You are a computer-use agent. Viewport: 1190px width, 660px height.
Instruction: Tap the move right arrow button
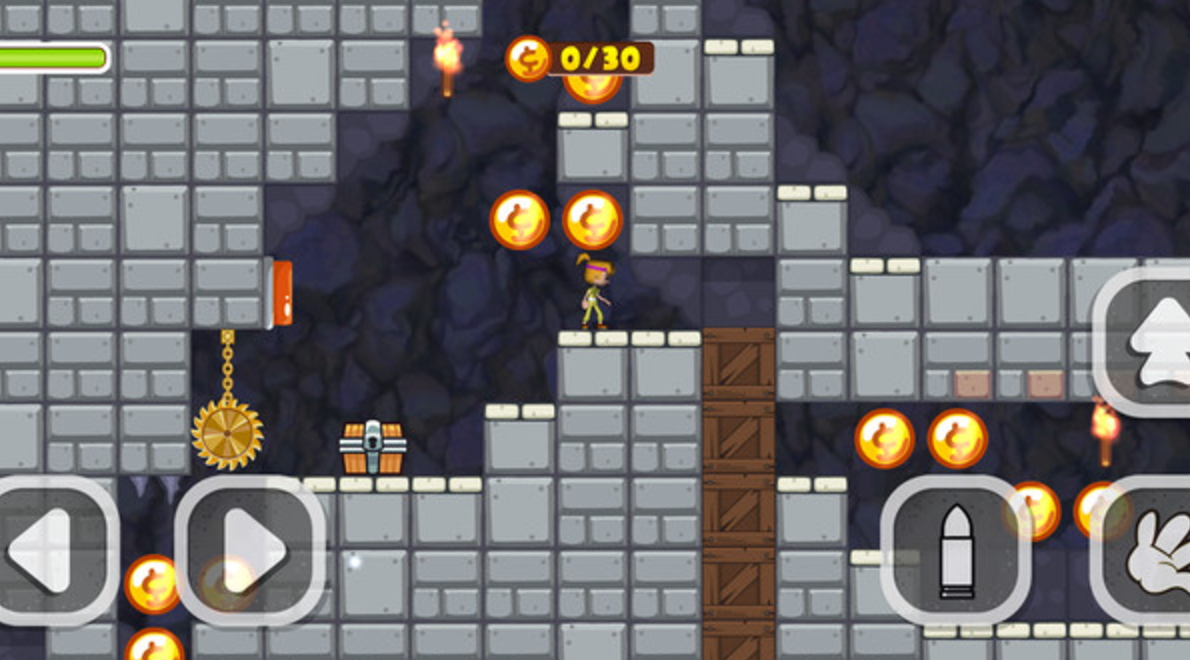click(x=250, y=550)
